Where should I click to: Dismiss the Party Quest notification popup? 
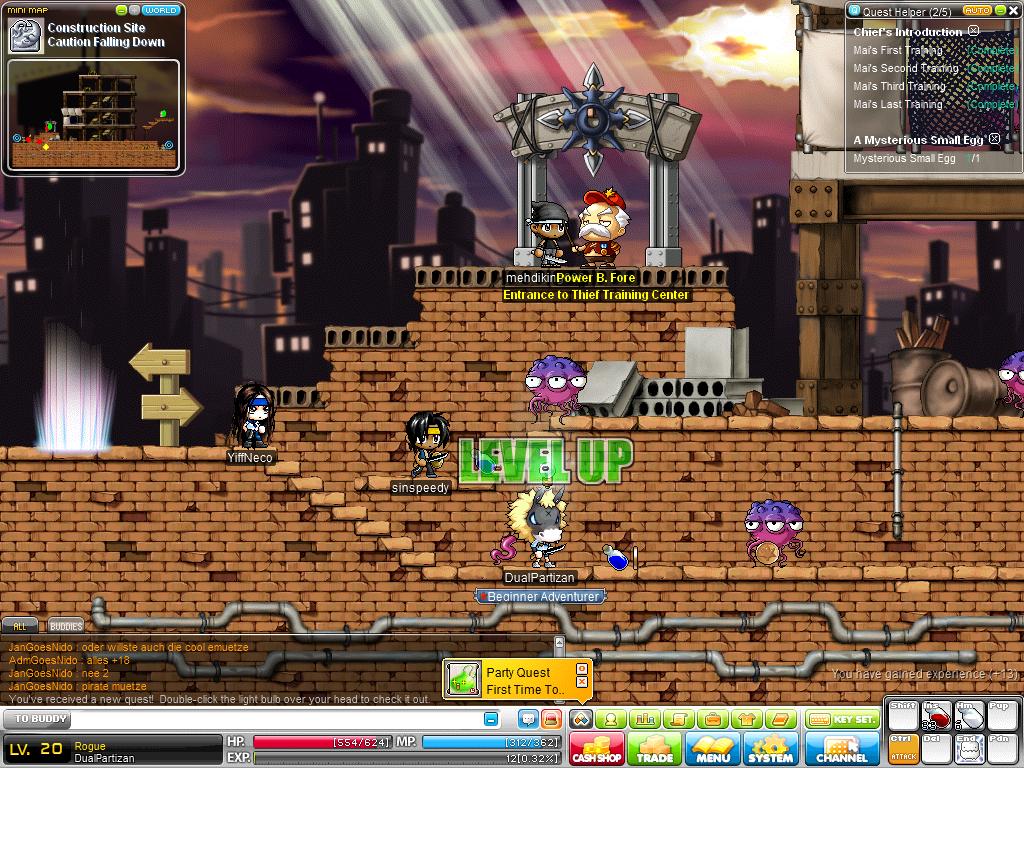point(582,682)
